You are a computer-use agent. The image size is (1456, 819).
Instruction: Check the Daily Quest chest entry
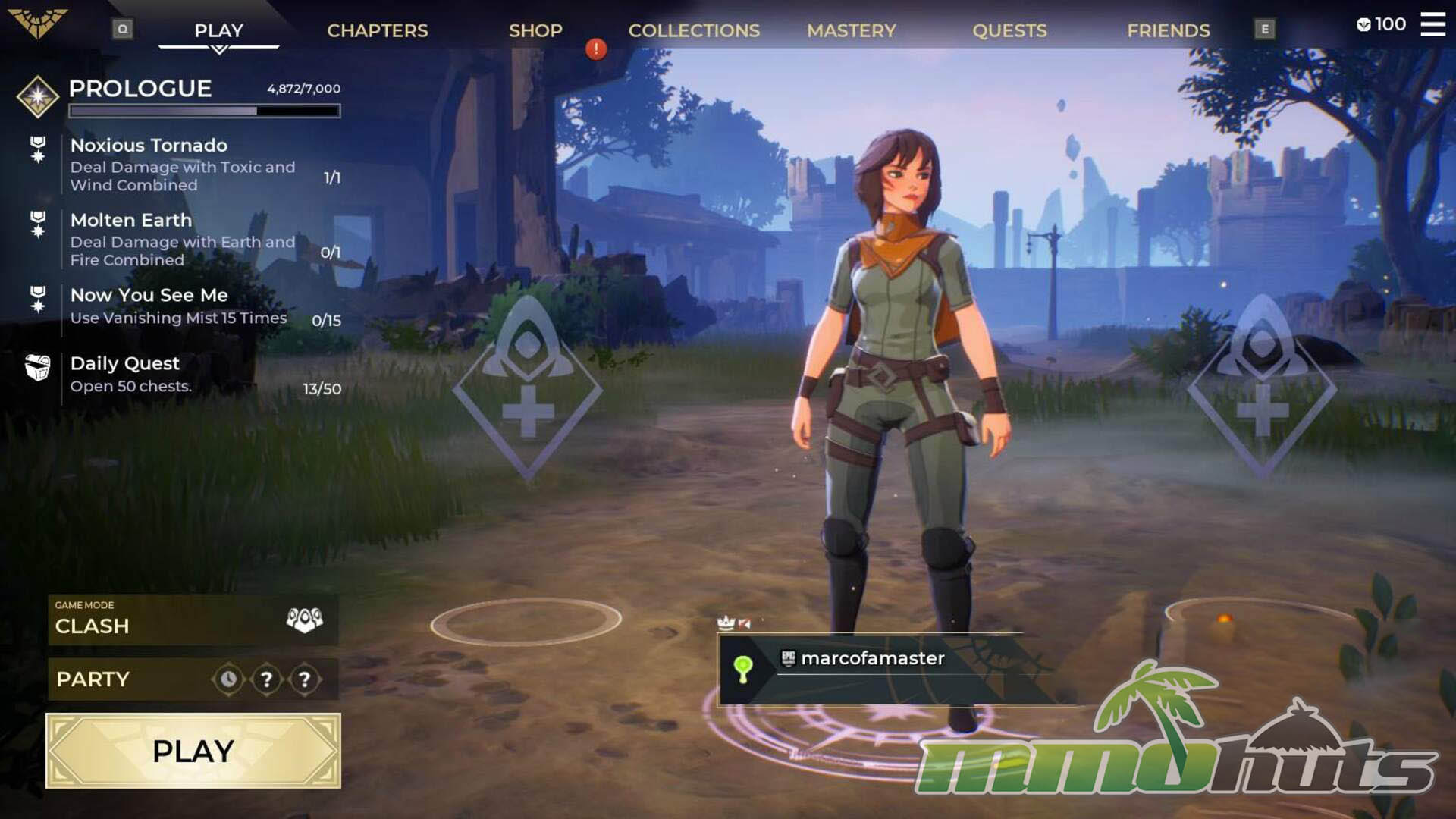pos(182,375)
